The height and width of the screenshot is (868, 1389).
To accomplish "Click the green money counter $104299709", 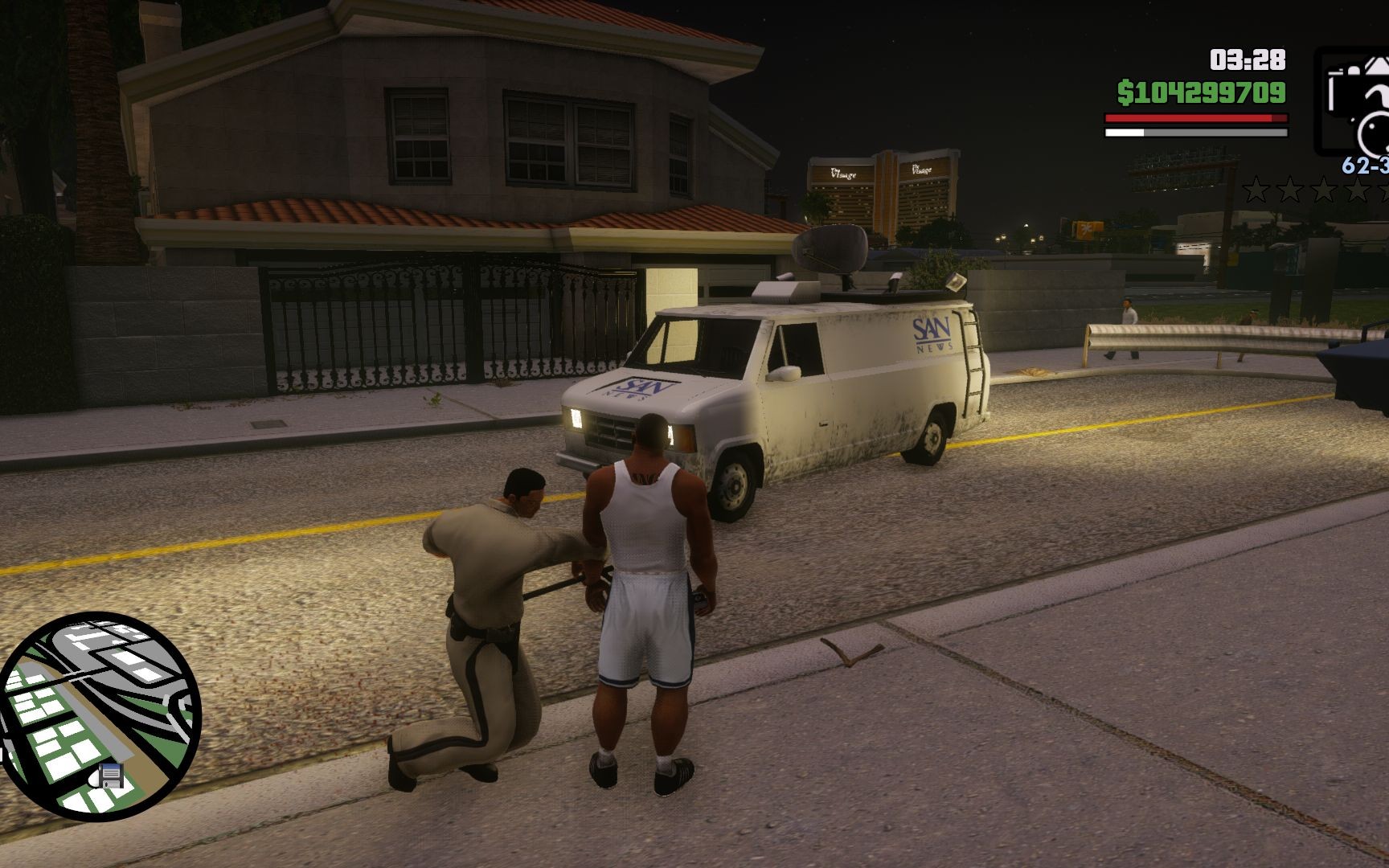I will 1203,93.
